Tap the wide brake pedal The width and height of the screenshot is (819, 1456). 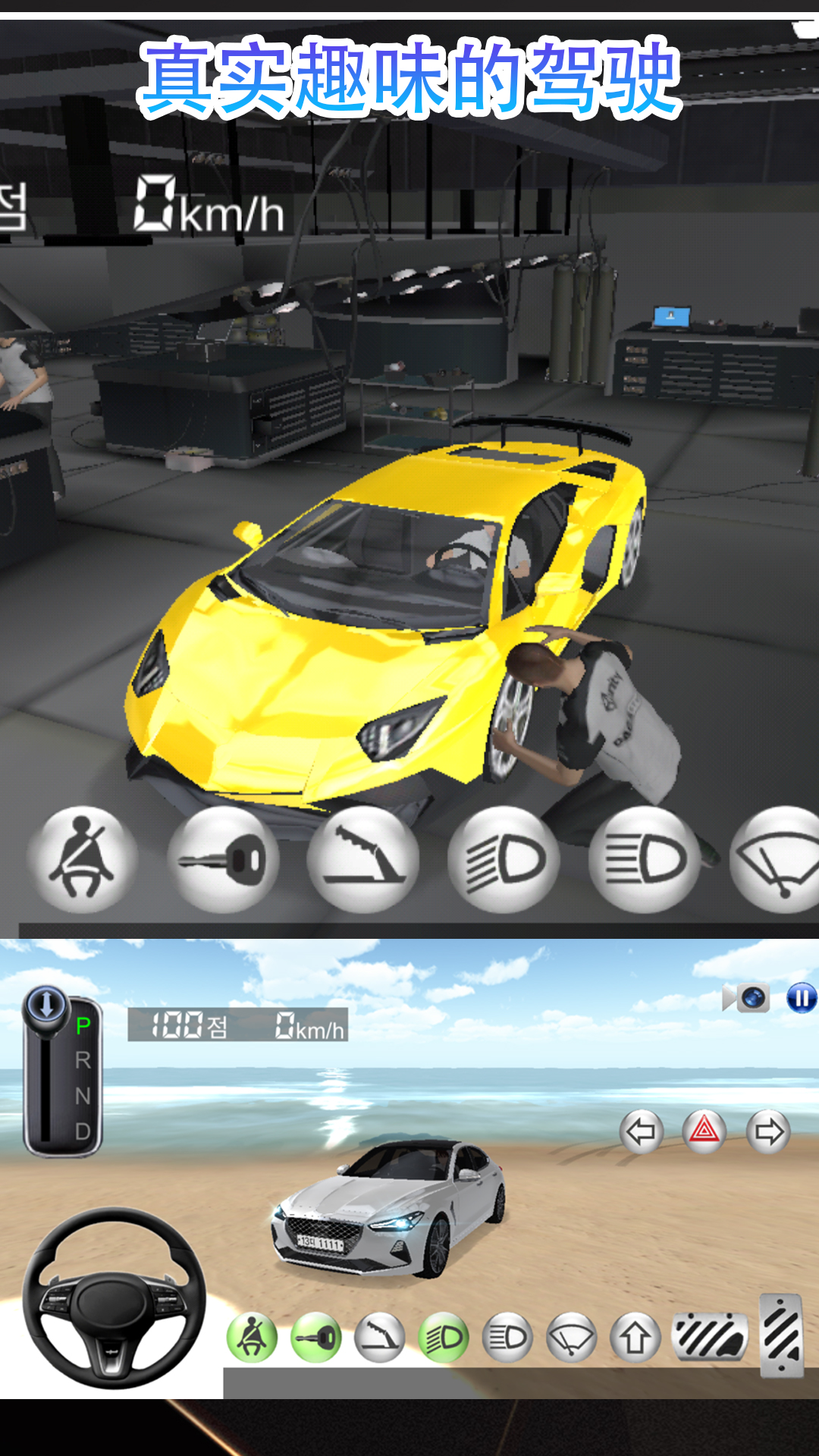pyautogui.click(x=710, y=1336)
